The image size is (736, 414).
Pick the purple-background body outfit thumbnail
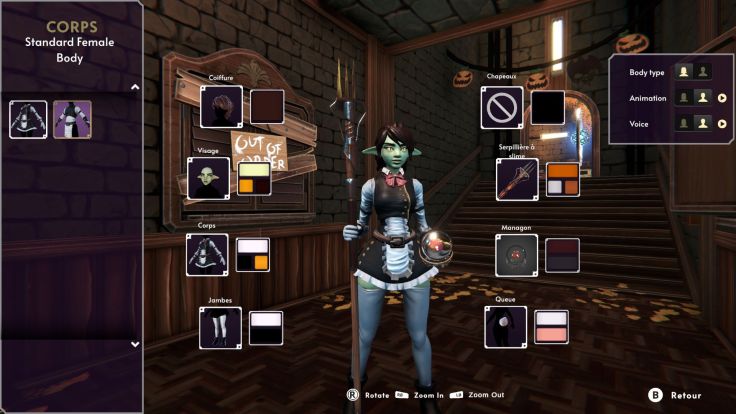pos(72,119)
